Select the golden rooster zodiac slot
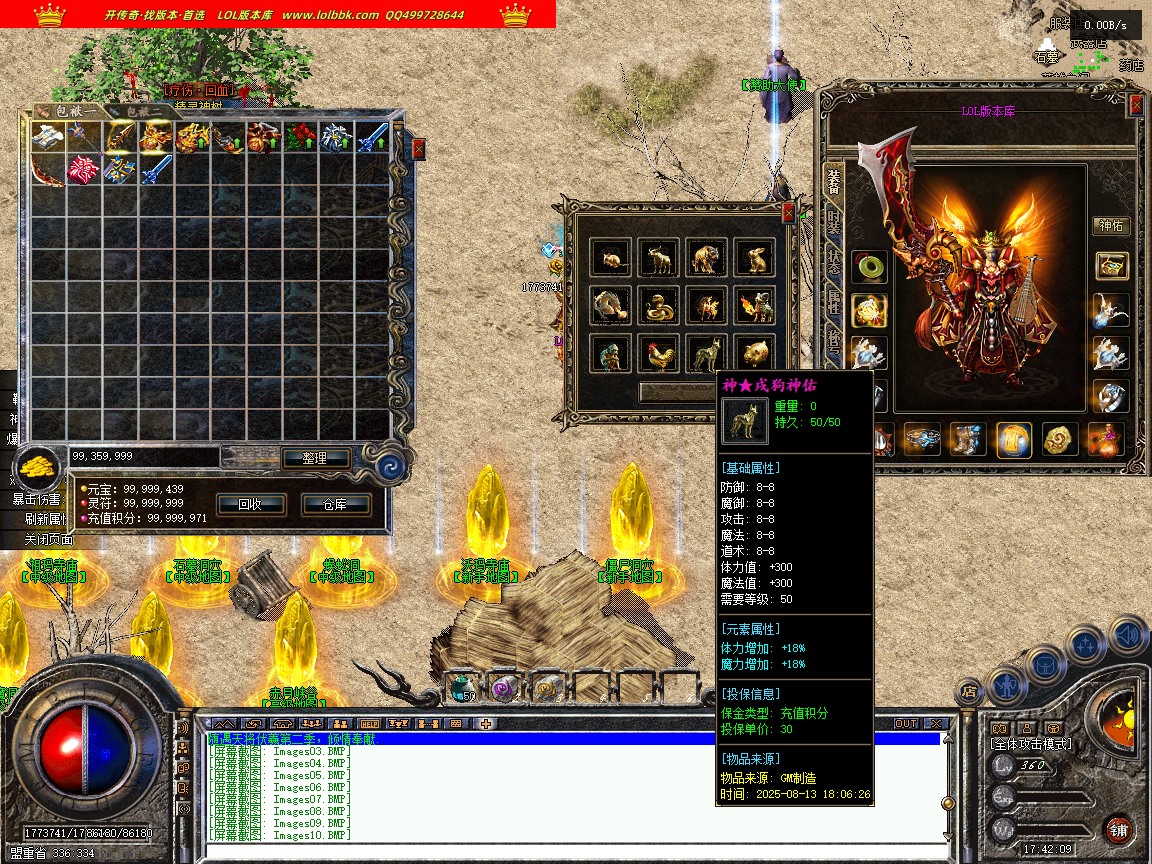This screenshot has height=864, width=1152. click(661, 354)
